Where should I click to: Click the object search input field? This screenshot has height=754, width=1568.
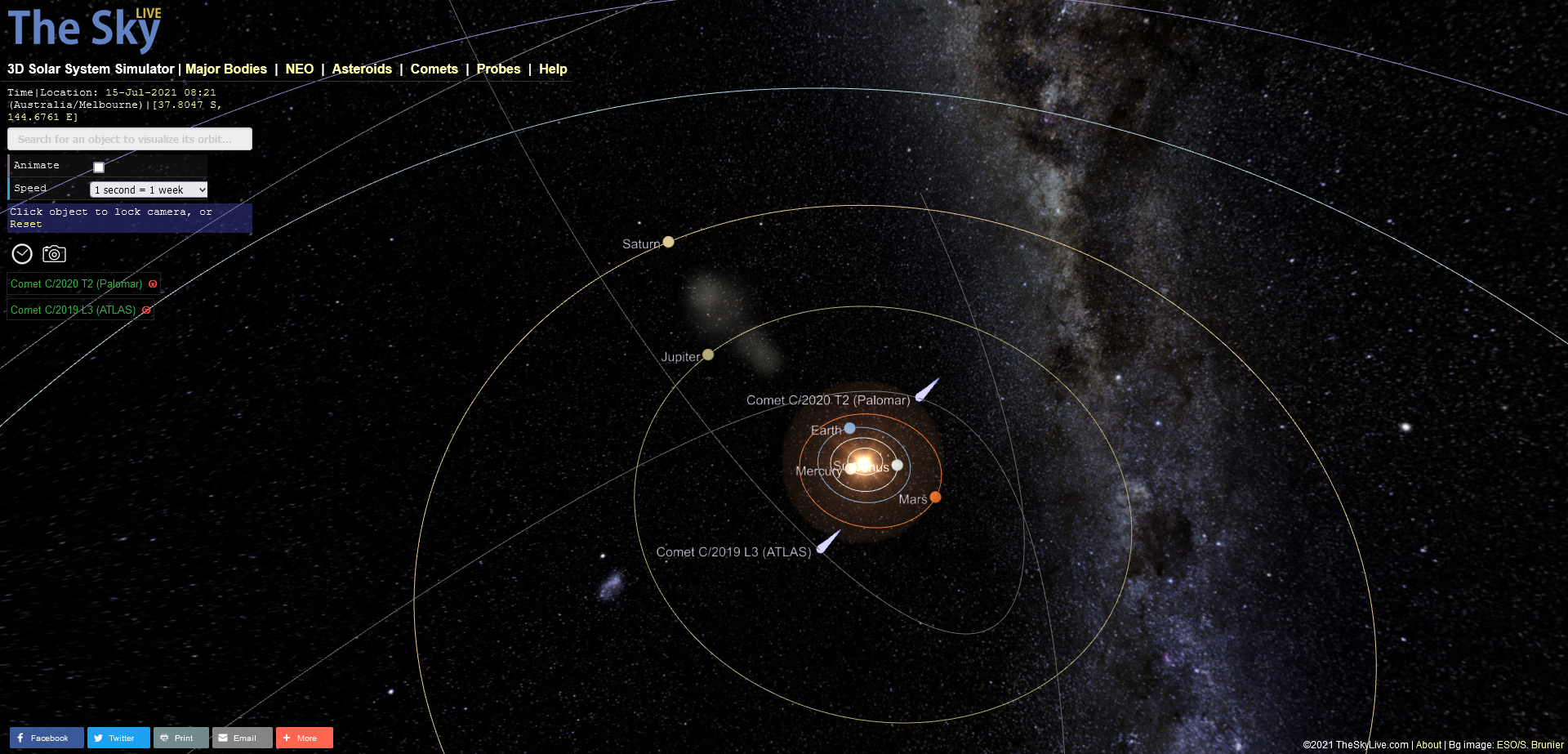[129, 138]
